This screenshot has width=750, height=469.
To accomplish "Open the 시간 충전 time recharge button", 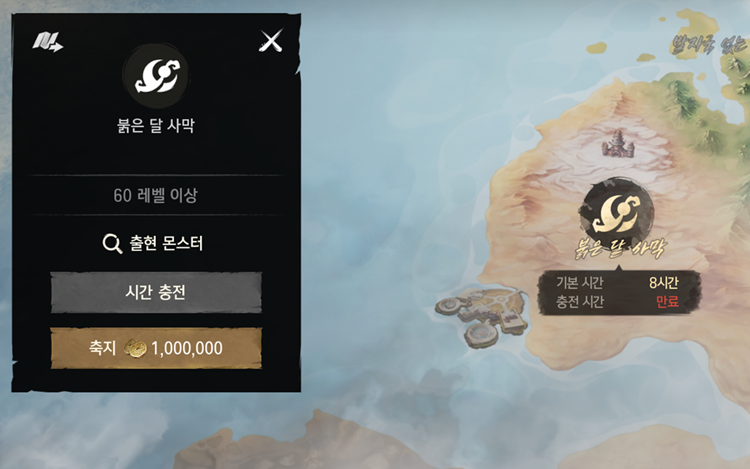I will (x=156, y=293).
